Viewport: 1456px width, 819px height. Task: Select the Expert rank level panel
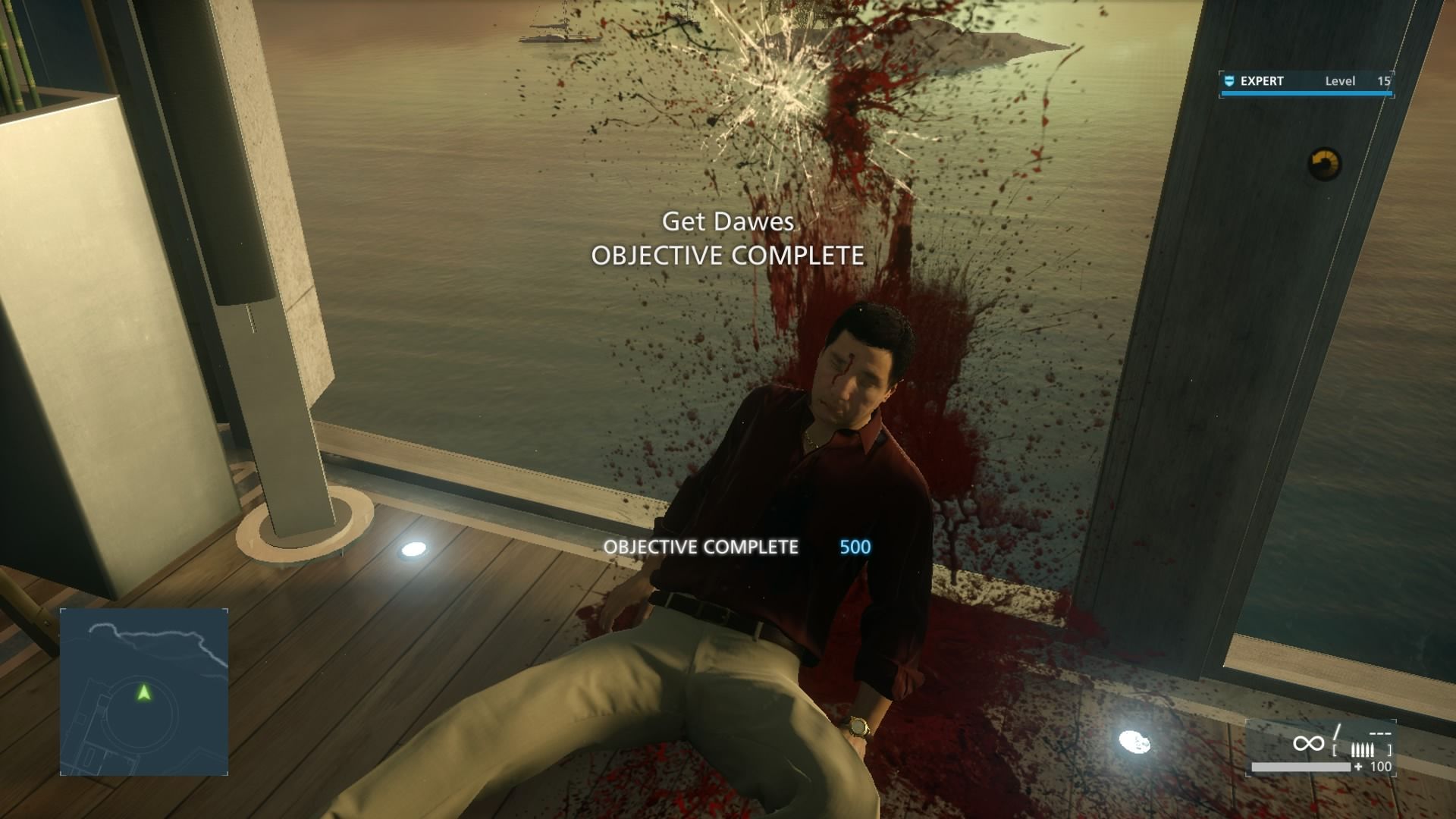(x=1306, y=83)
